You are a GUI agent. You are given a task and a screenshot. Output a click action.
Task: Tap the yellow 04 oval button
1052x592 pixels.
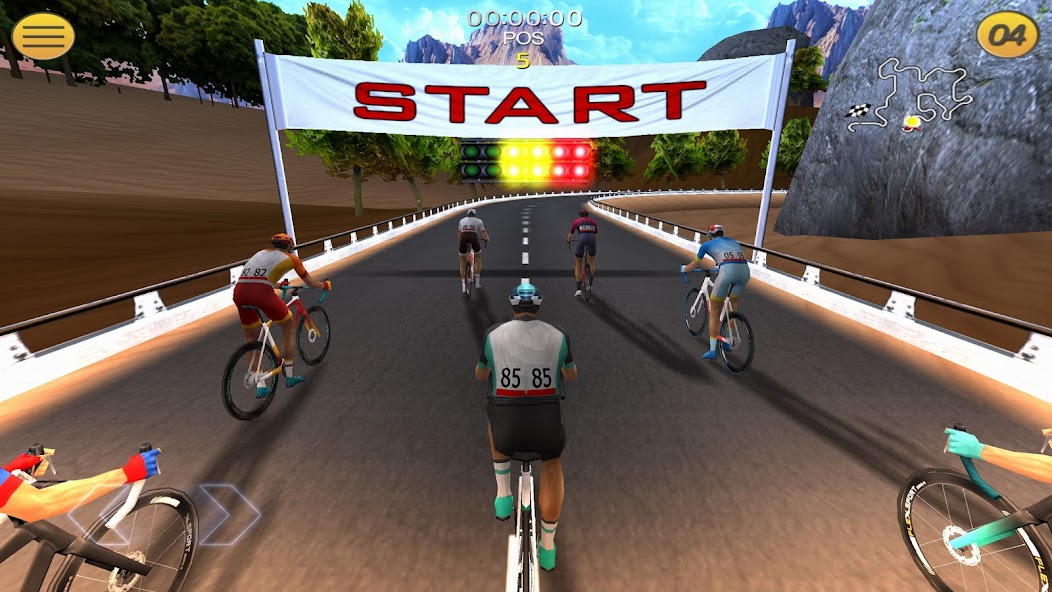tap(1007, 36)
